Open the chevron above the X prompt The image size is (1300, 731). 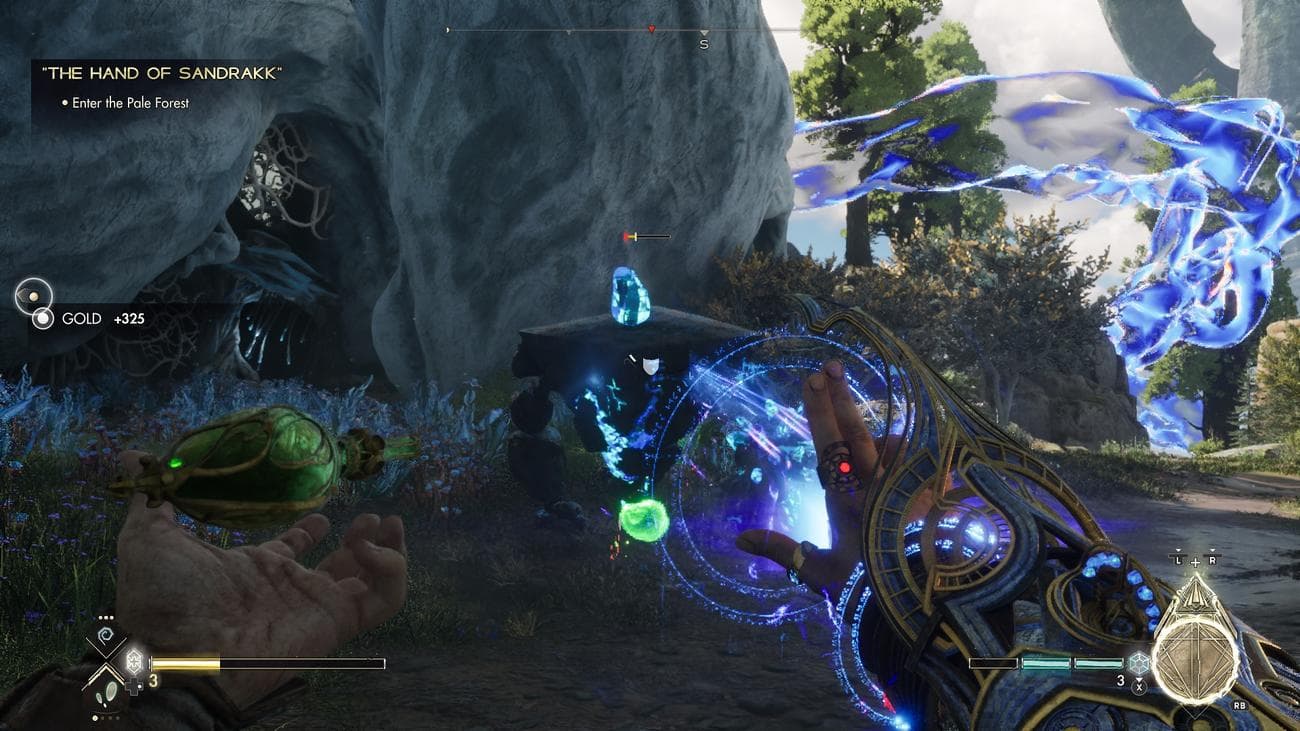coord(1138,679)
